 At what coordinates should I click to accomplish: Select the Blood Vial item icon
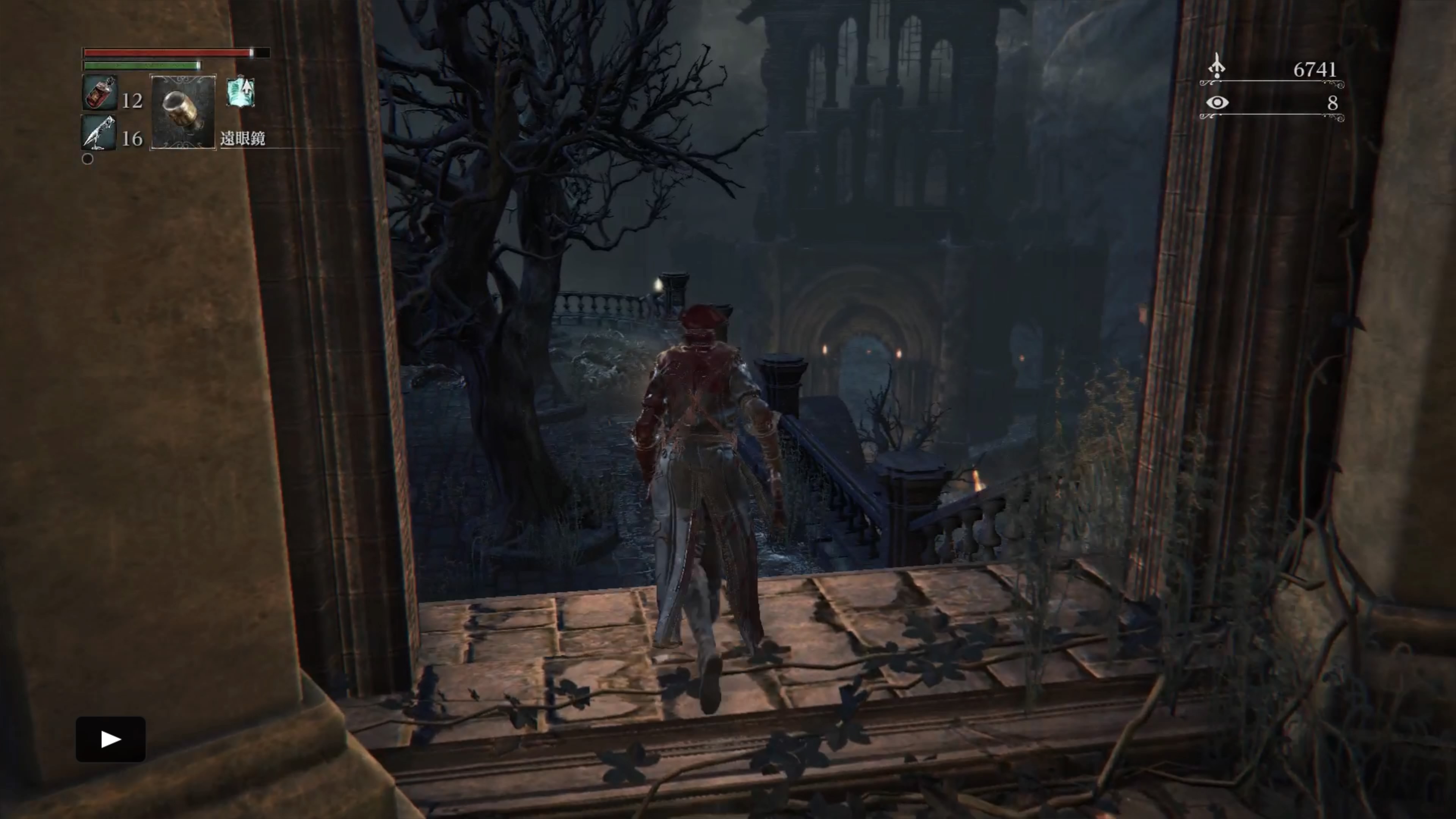click(99, 93)
